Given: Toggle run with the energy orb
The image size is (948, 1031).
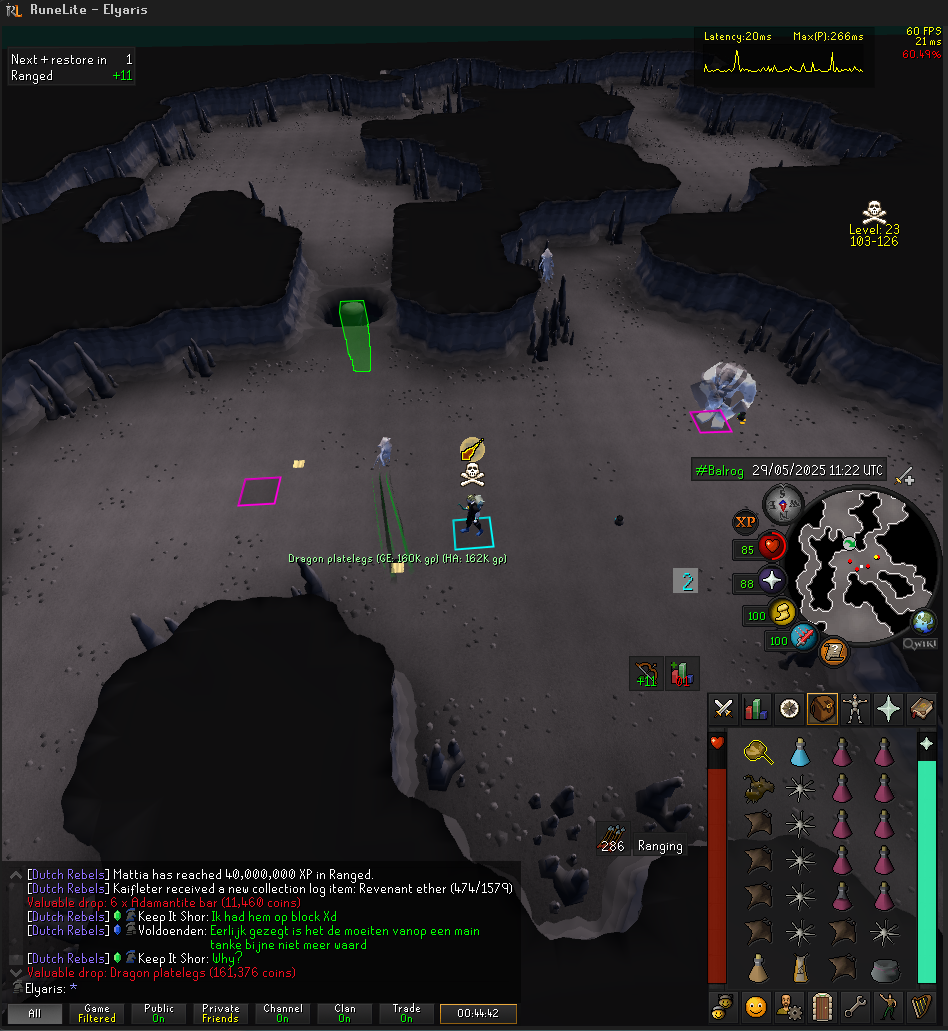Looking at the screenshot, I should [x=784, y=613].
